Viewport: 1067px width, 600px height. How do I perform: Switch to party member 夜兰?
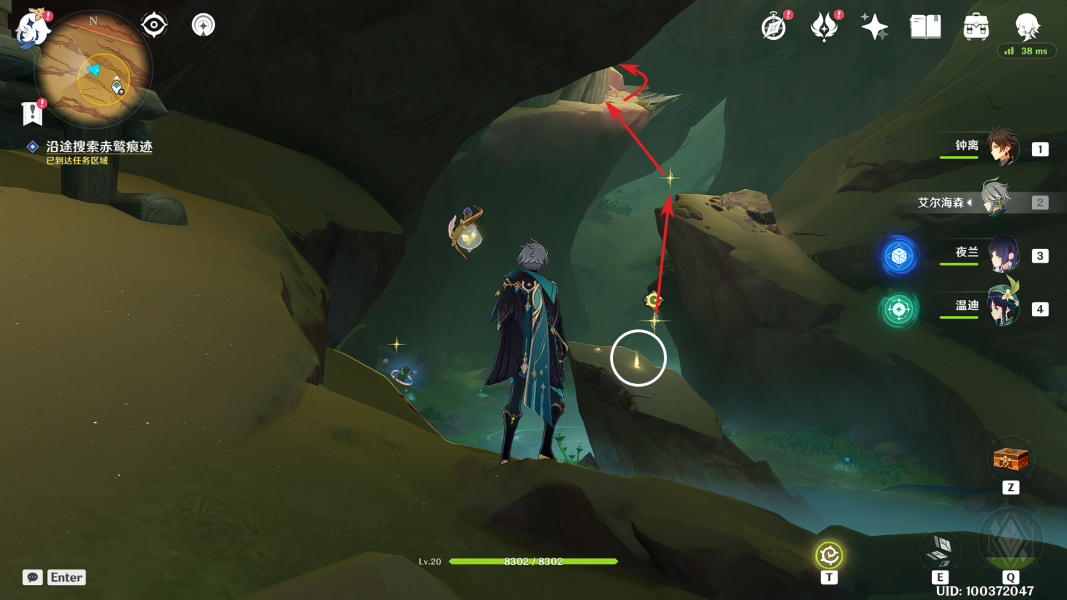click(x=1003, y=254)
